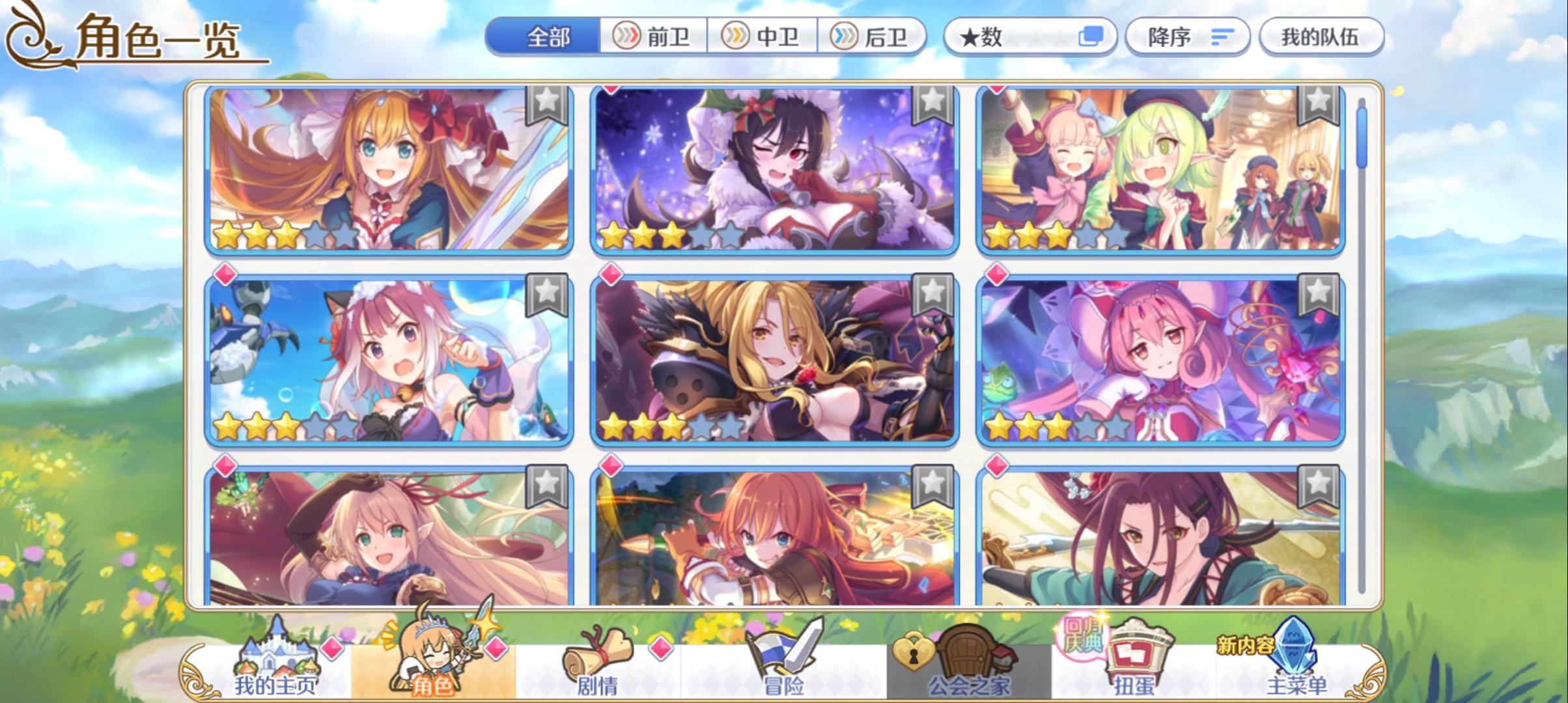This screenshot has width=1568, height=703.
Task: Click the sort-lines icon beside 降序
Action: [x=1222, y=38]
